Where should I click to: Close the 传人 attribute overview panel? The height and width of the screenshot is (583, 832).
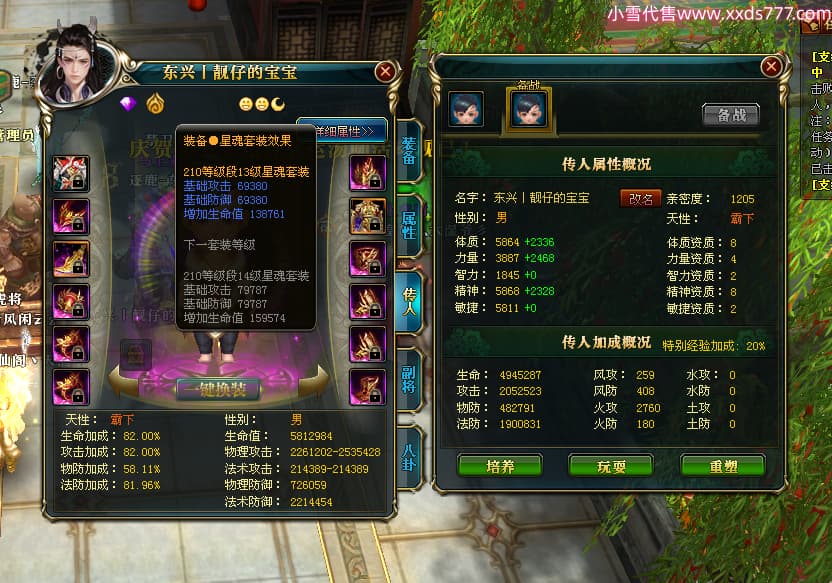(x=770, y=67)
